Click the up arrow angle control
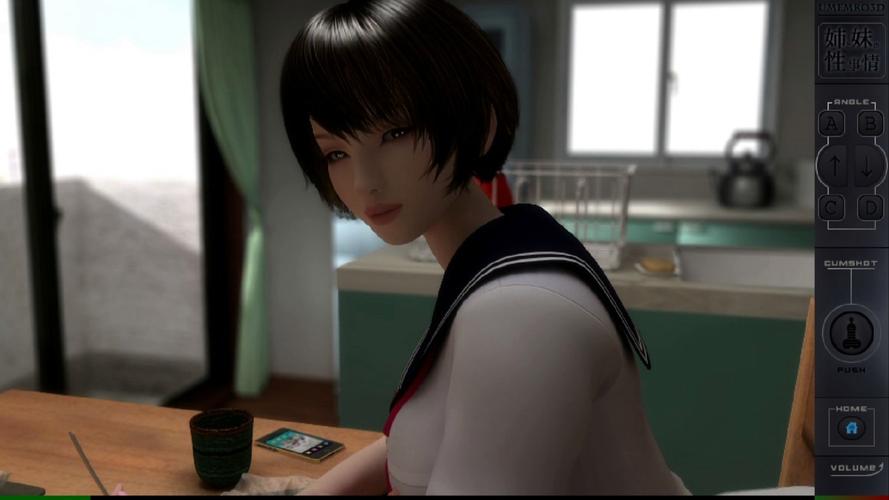This screenshot has height=500, width=889. pos(834,165)
